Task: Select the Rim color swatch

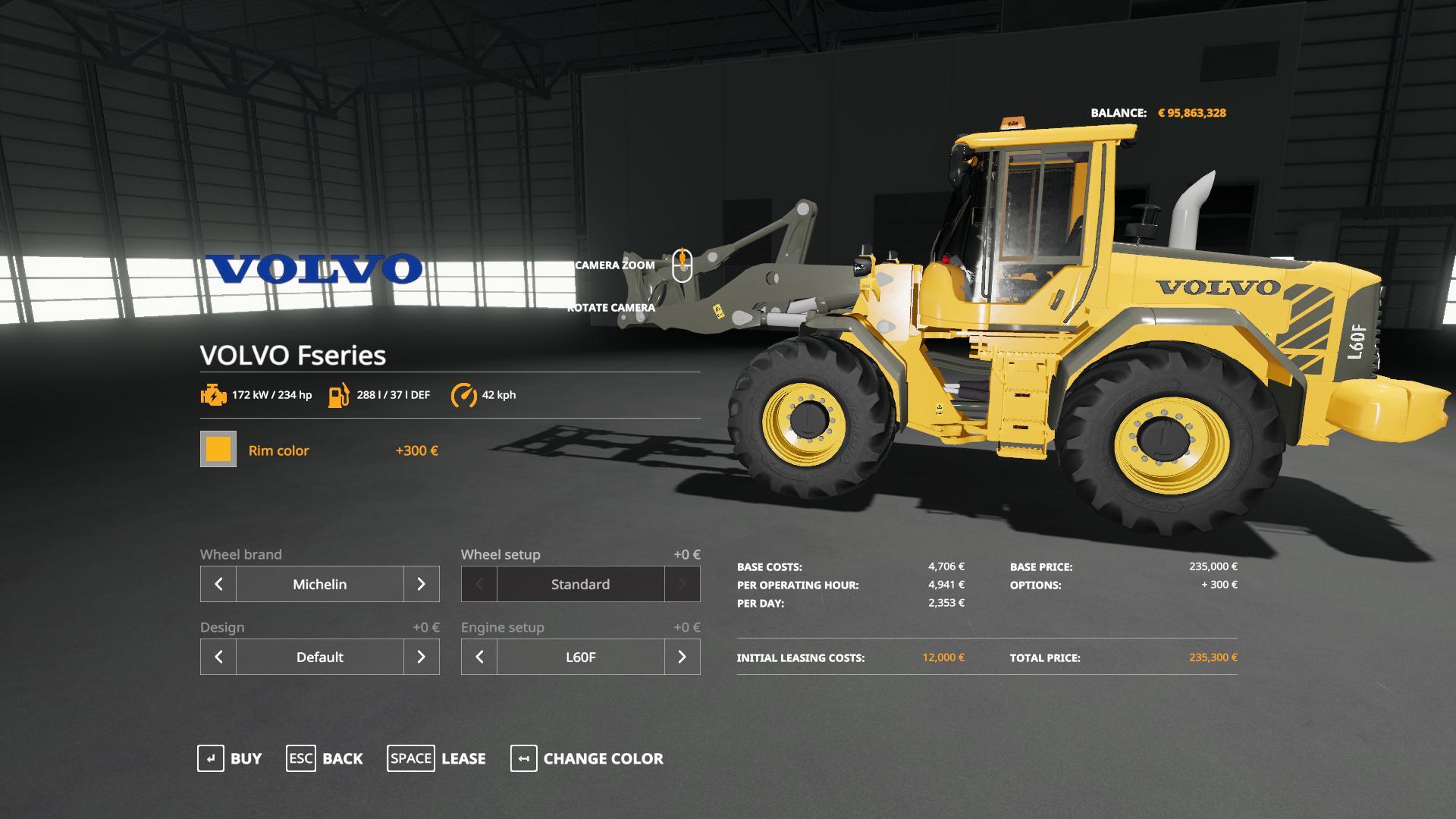Action: tap(218, 449)
